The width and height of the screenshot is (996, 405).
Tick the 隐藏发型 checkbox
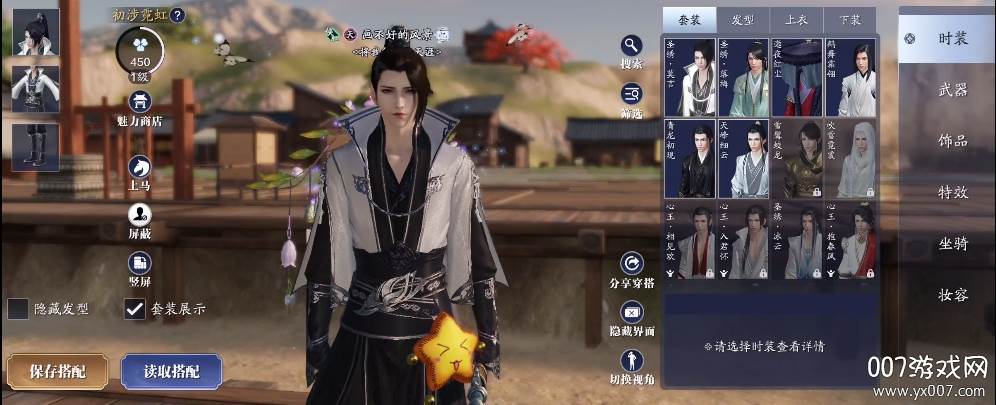tap(18, 309)
